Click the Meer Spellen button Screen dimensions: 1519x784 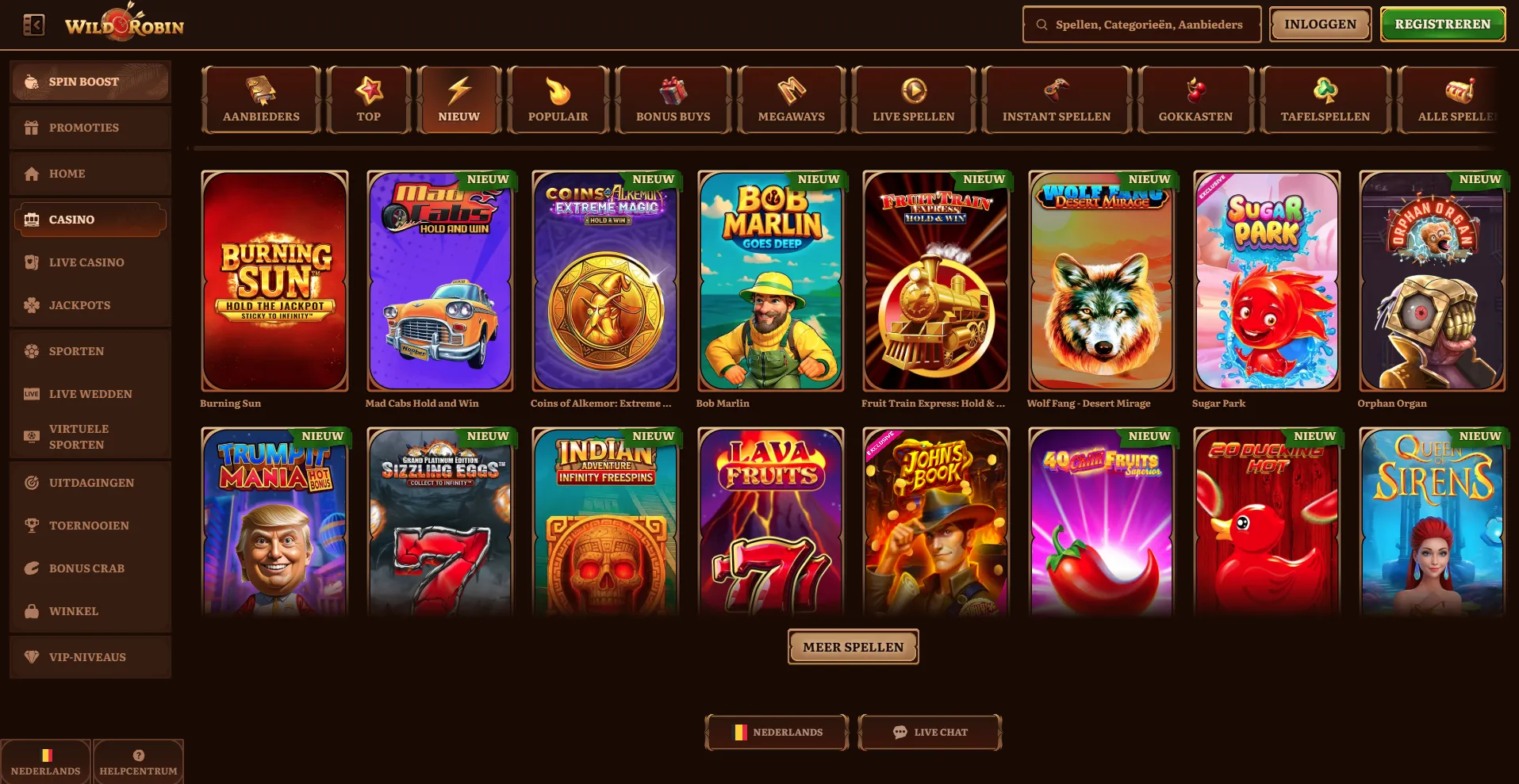853,646
